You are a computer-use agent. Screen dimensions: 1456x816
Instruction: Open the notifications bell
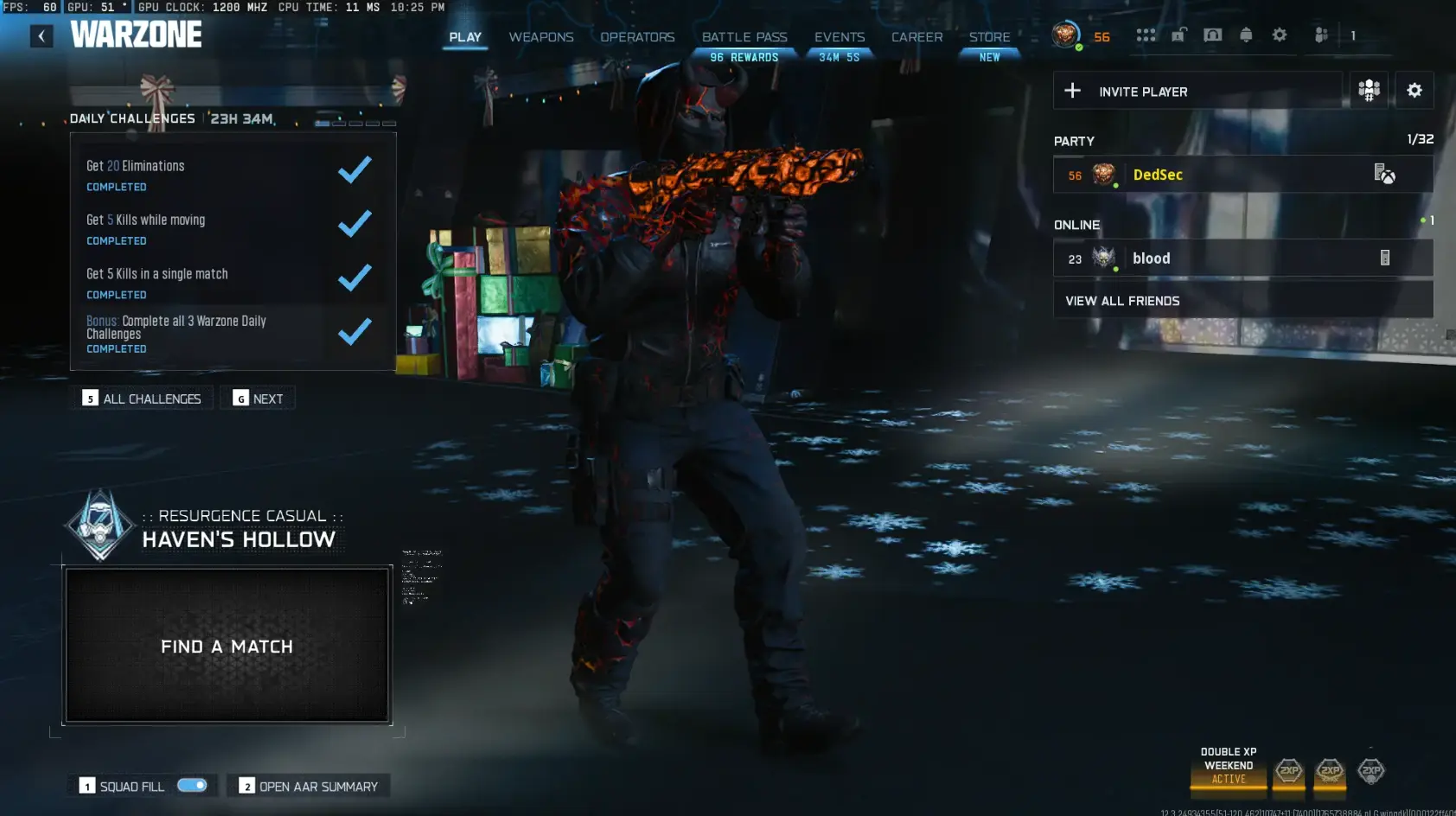[1246, 35]
